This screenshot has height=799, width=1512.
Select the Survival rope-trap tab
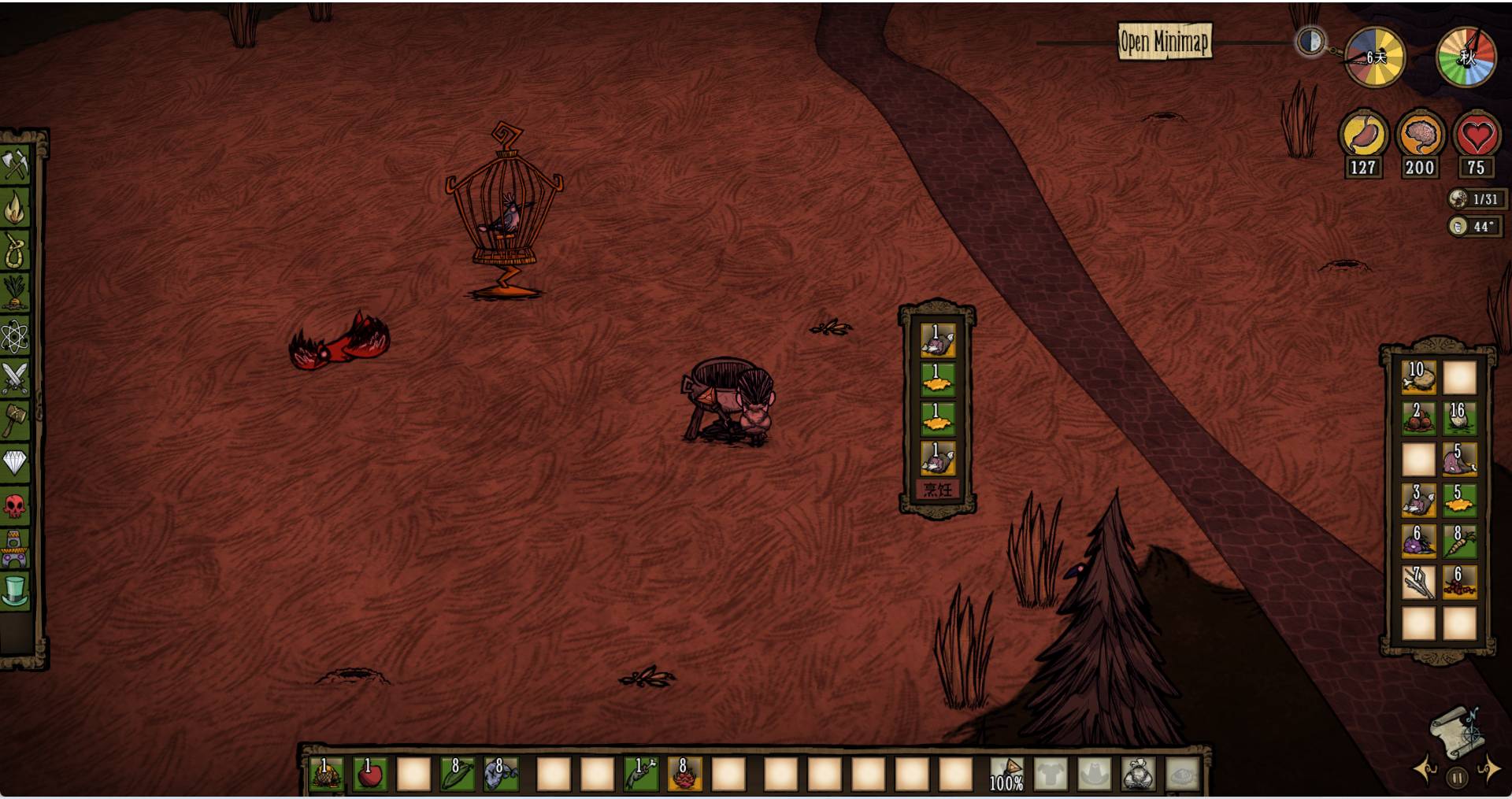tap(16, 251)
